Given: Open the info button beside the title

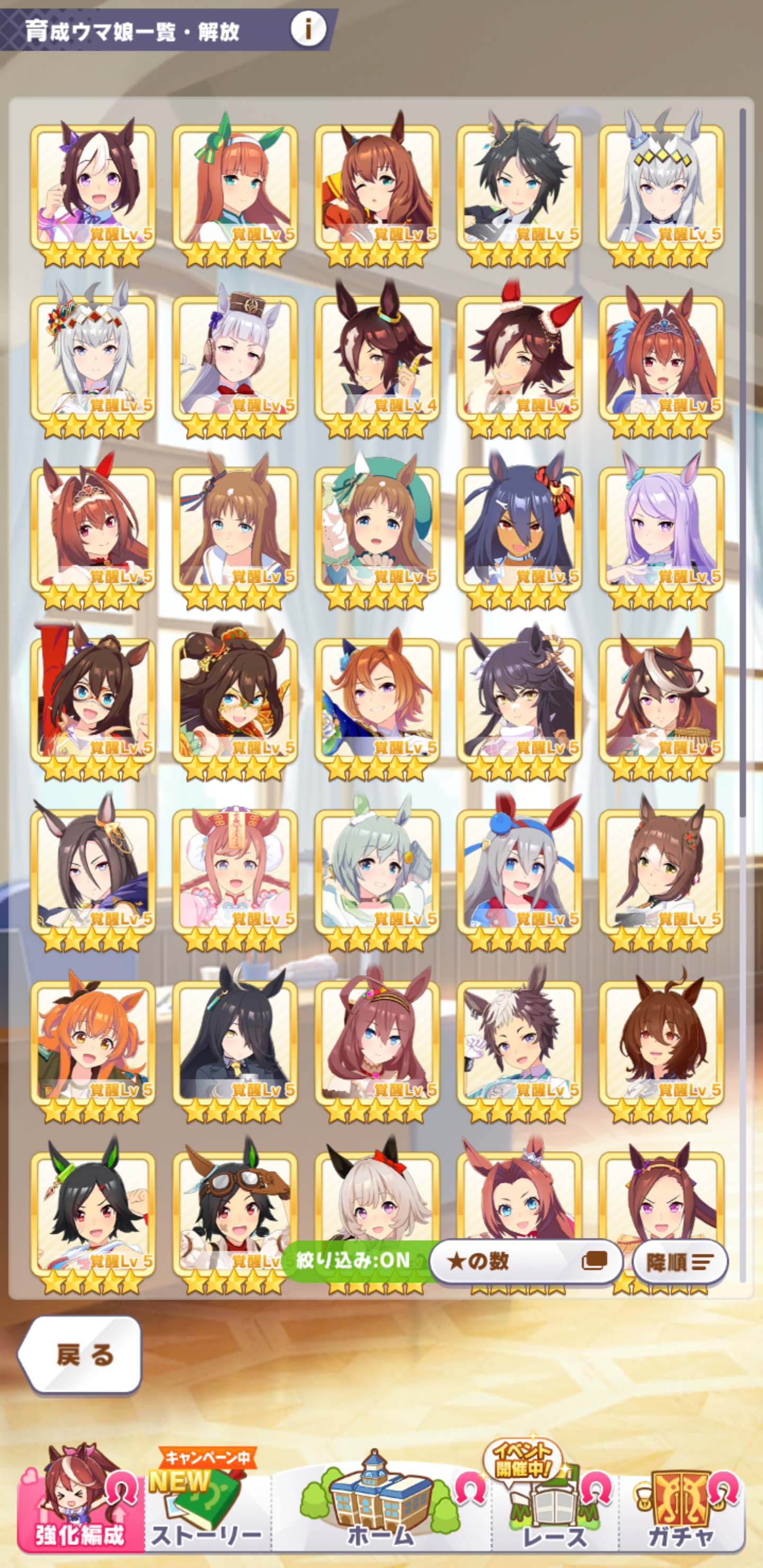Looking at the screenshot, I should point(308,29).
